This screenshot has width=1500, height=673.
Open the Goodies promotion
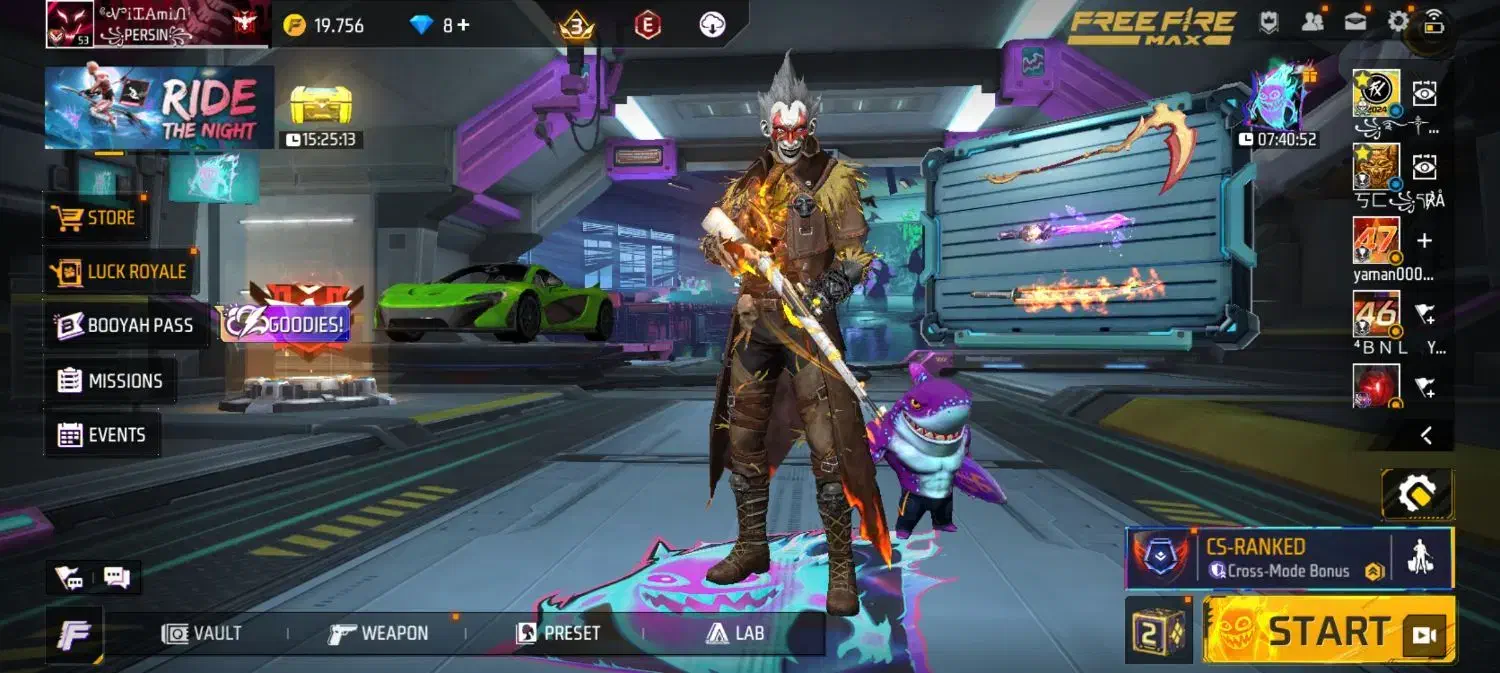tap(285, 322)
